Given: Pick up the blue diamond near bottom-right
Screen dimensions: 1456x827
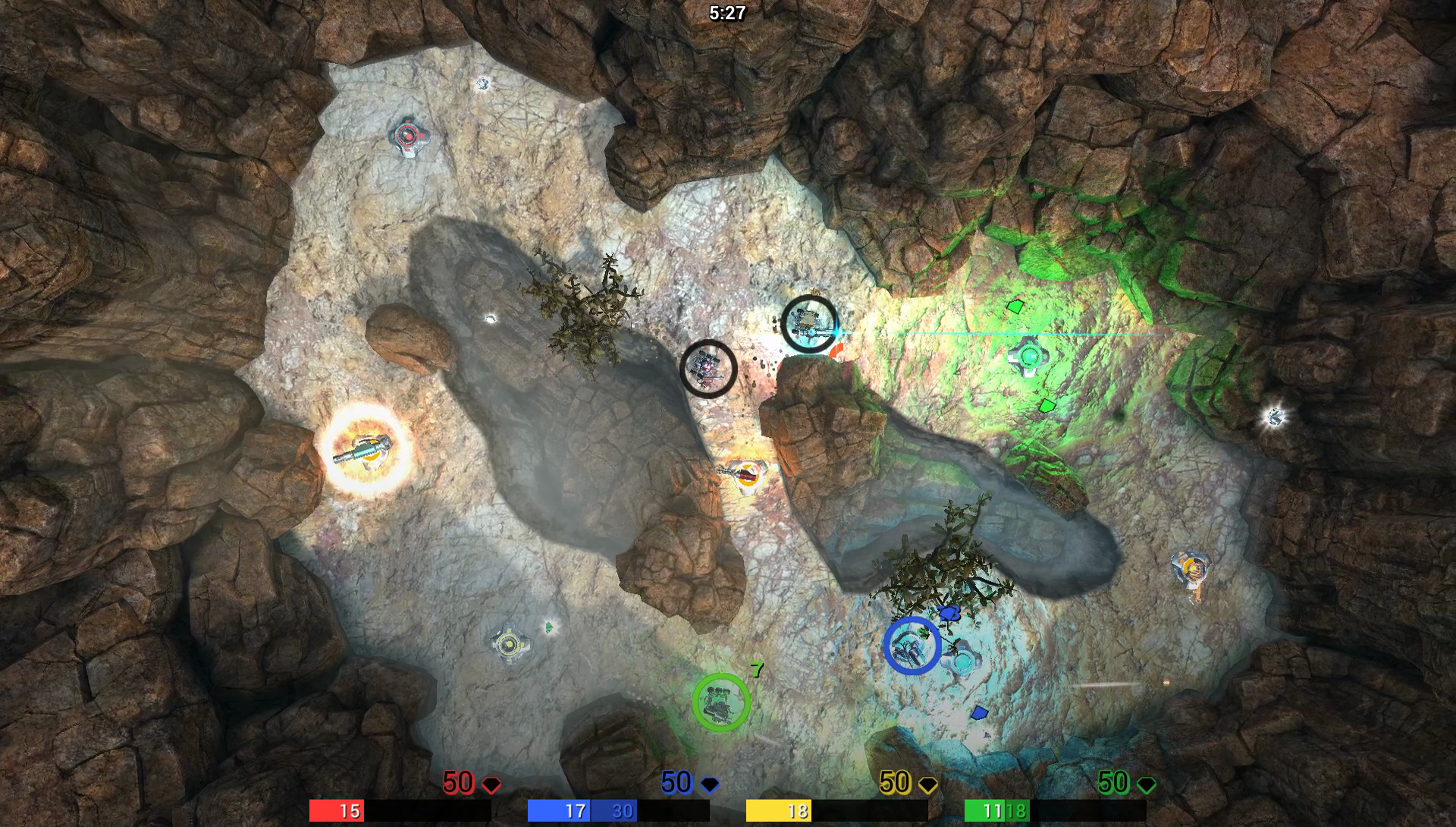Looking at the screenshot, I should point(981,712).
